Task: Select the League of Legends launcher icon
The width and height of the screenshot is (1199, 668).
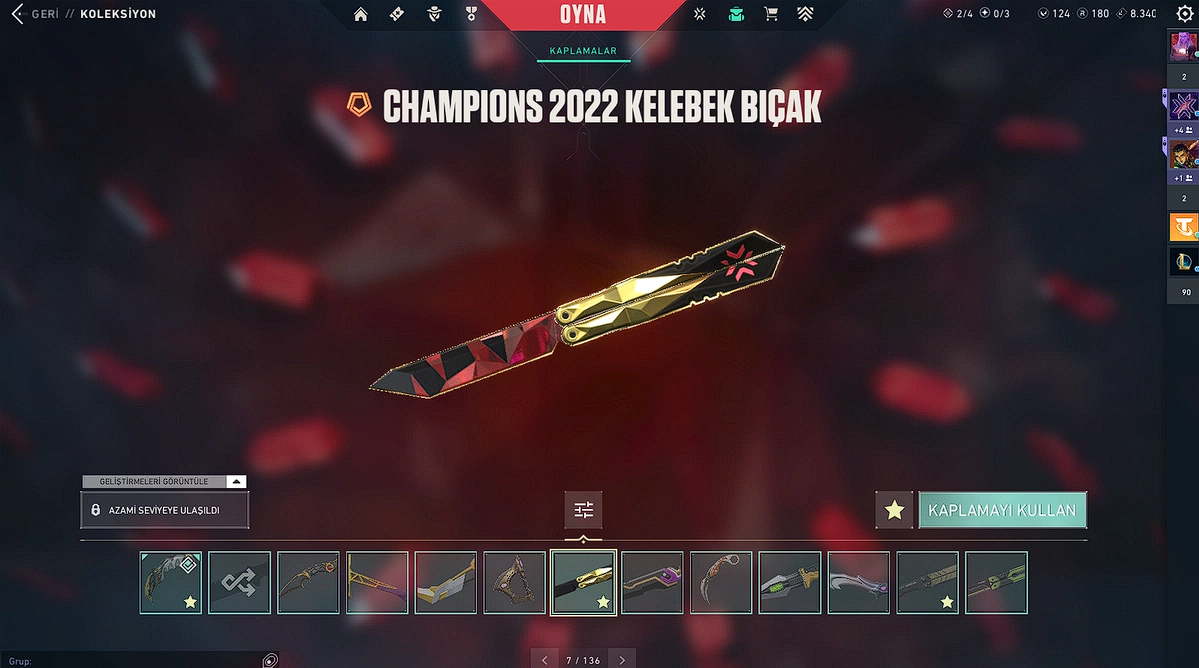Action: tap(1184, 262)
